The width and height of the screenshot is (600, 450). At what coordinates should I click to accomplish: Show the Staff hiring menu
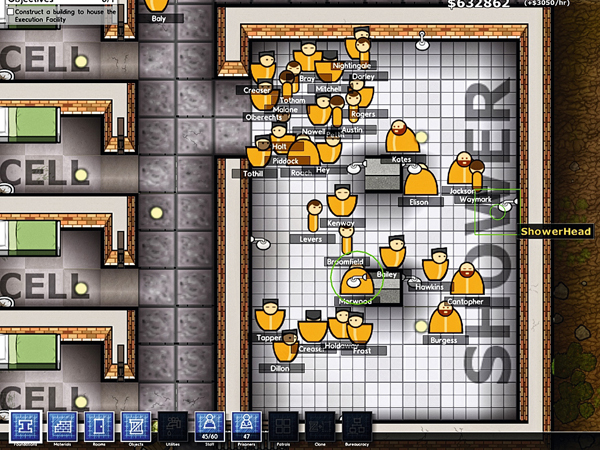click(210, 427)
